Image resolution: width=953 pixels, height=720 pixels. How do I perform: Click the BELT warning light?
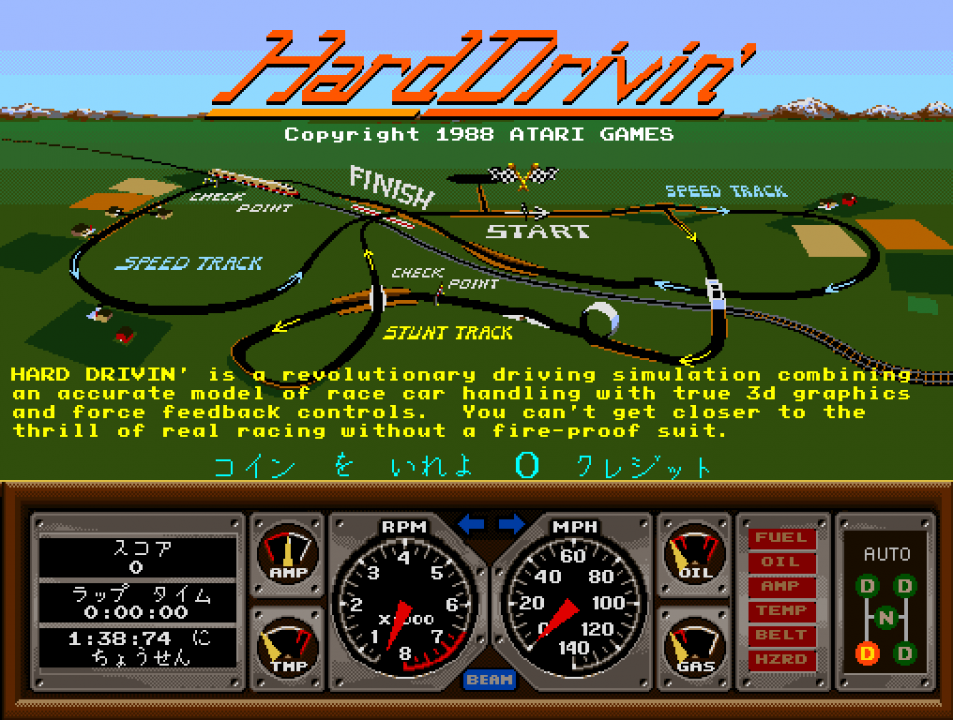(x=781, y=635)
